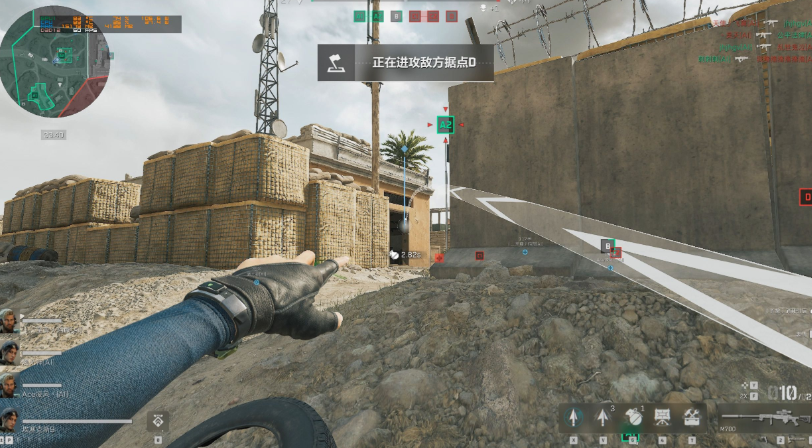Click the attacking enemy point D objective banner
Viewport: 812px width, 448px height.
pyautogui.click(x=406, y=62)
